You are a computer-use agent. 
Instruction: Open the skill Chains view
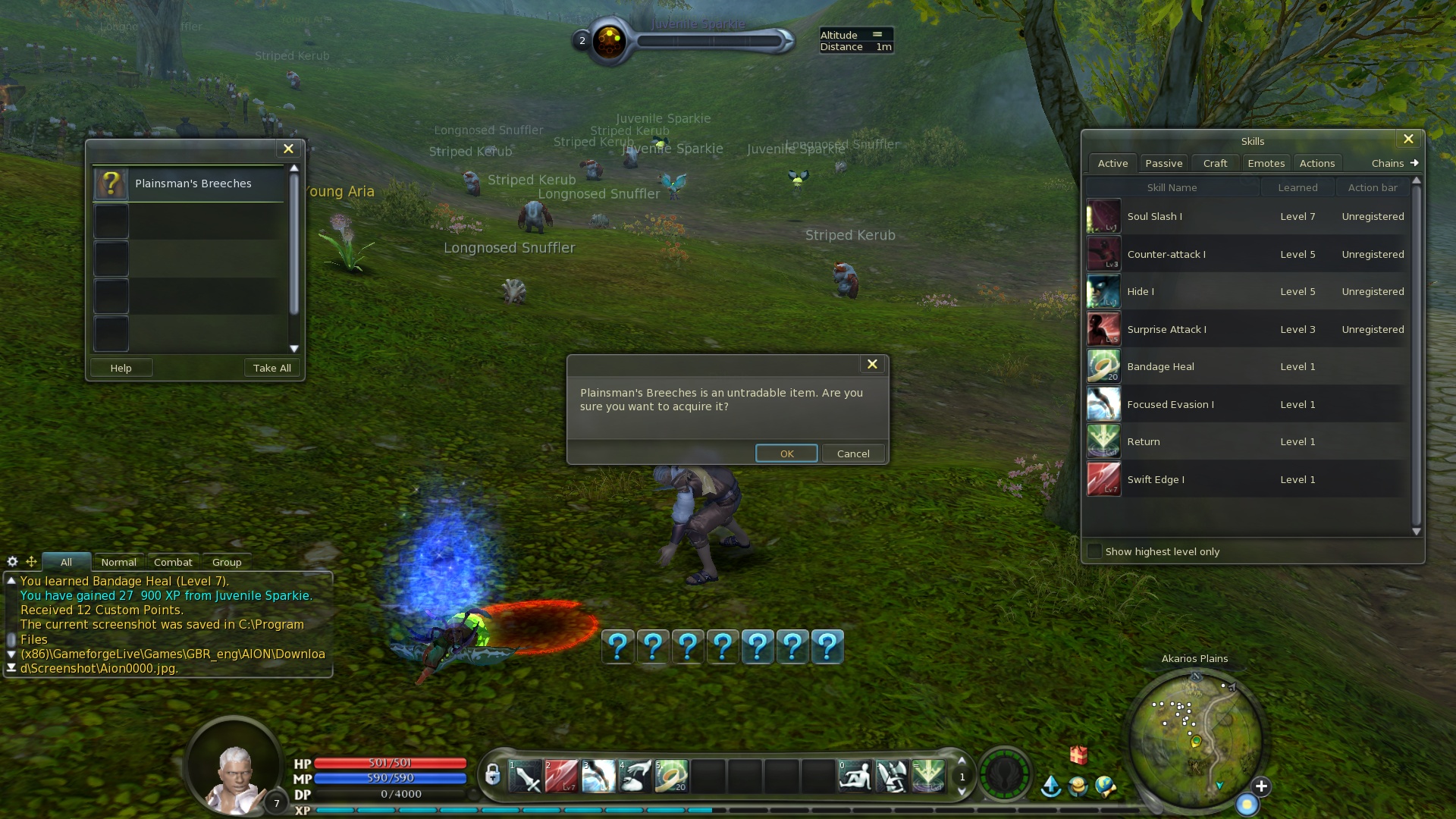click(x=1394, y=163)
